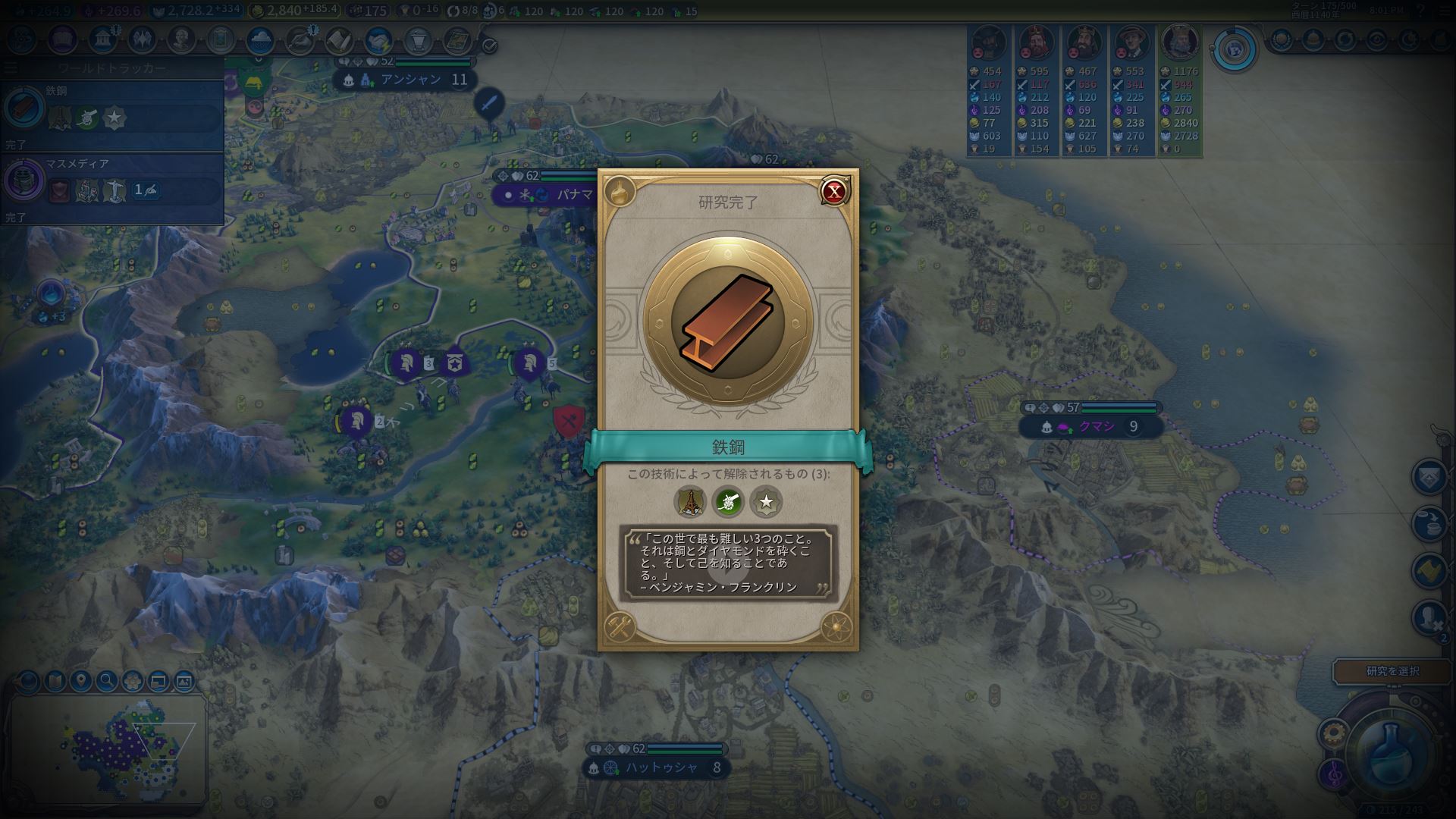The image size is (1456, 819).
Task: Open the world congress handshake icon
Action: (x=378, y=39)
